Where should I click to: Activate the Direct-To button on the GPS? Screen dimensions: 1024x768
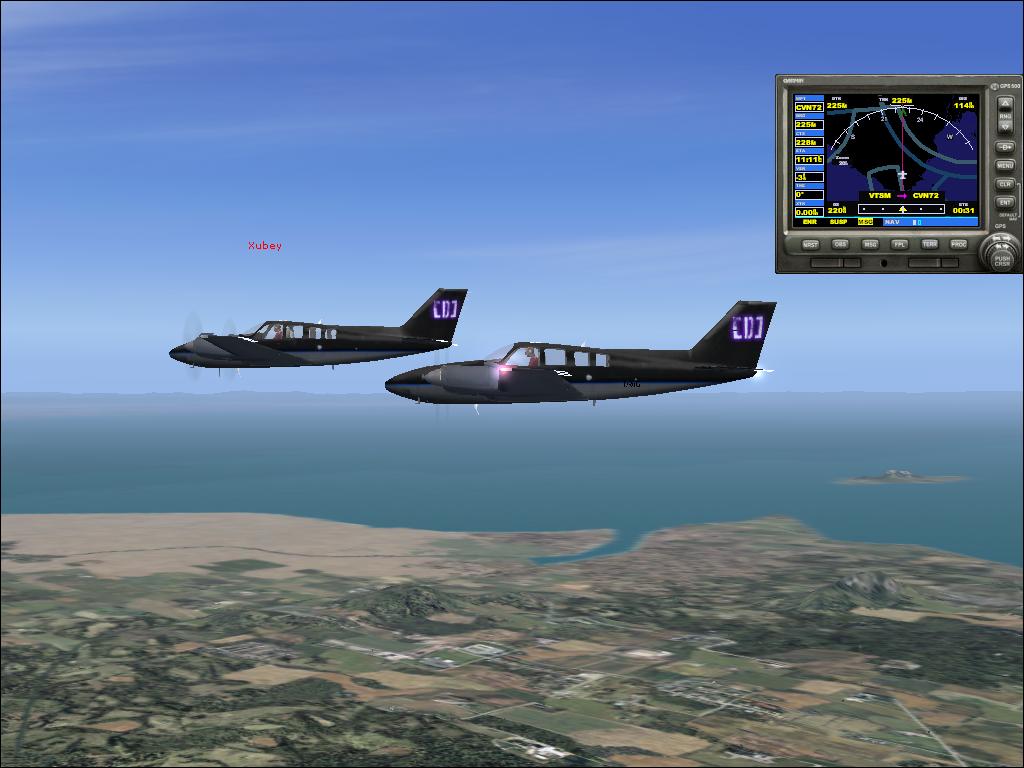(x=1004, y=147)
